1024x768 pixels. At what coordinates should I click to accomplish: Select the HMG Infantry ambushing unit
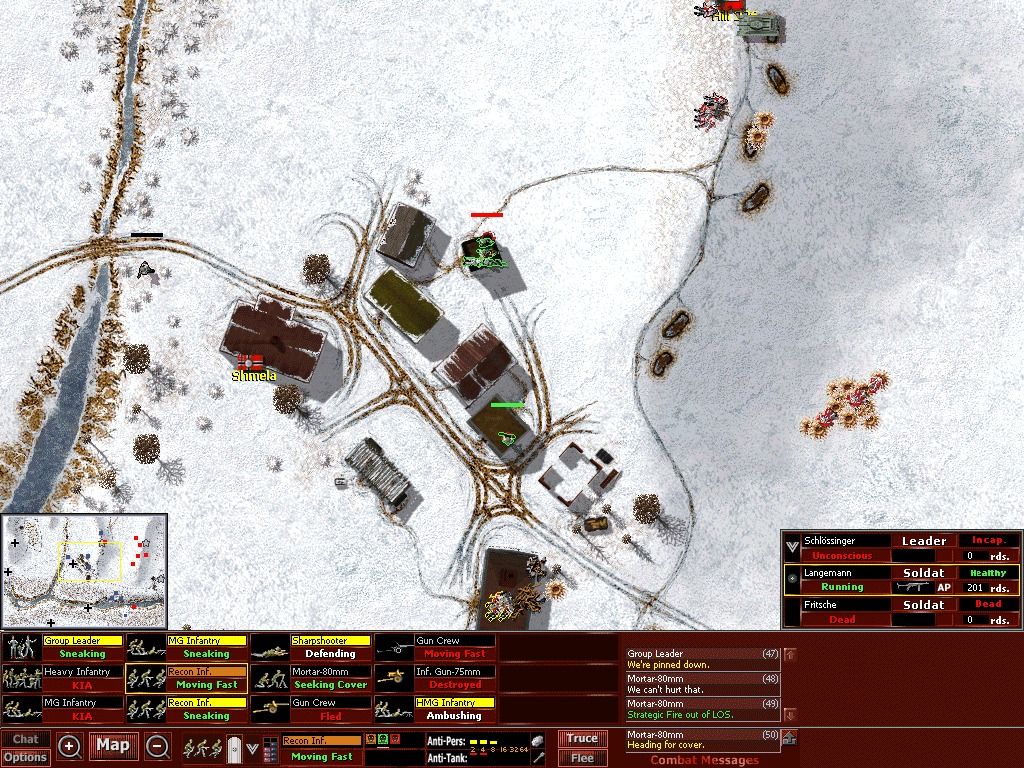pyautogui.click(x=435, y=709)
